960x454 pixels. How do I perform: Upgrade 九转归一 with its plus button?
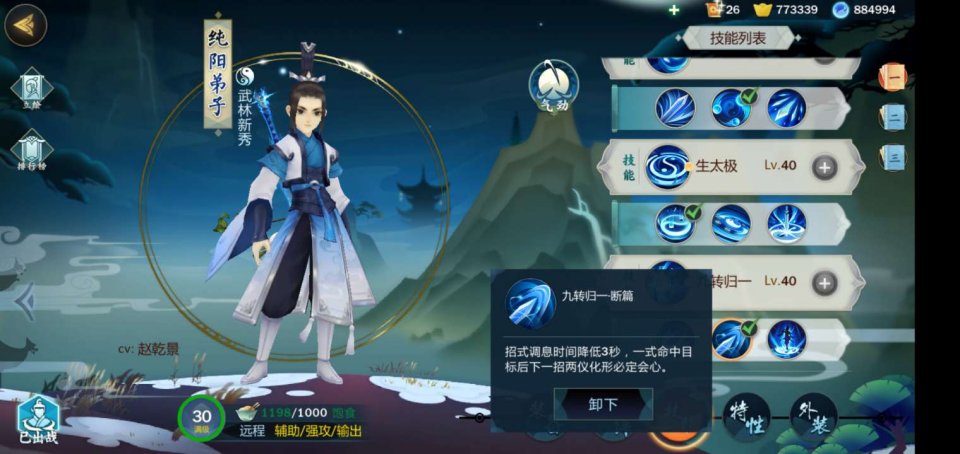[x=824, y=282]
